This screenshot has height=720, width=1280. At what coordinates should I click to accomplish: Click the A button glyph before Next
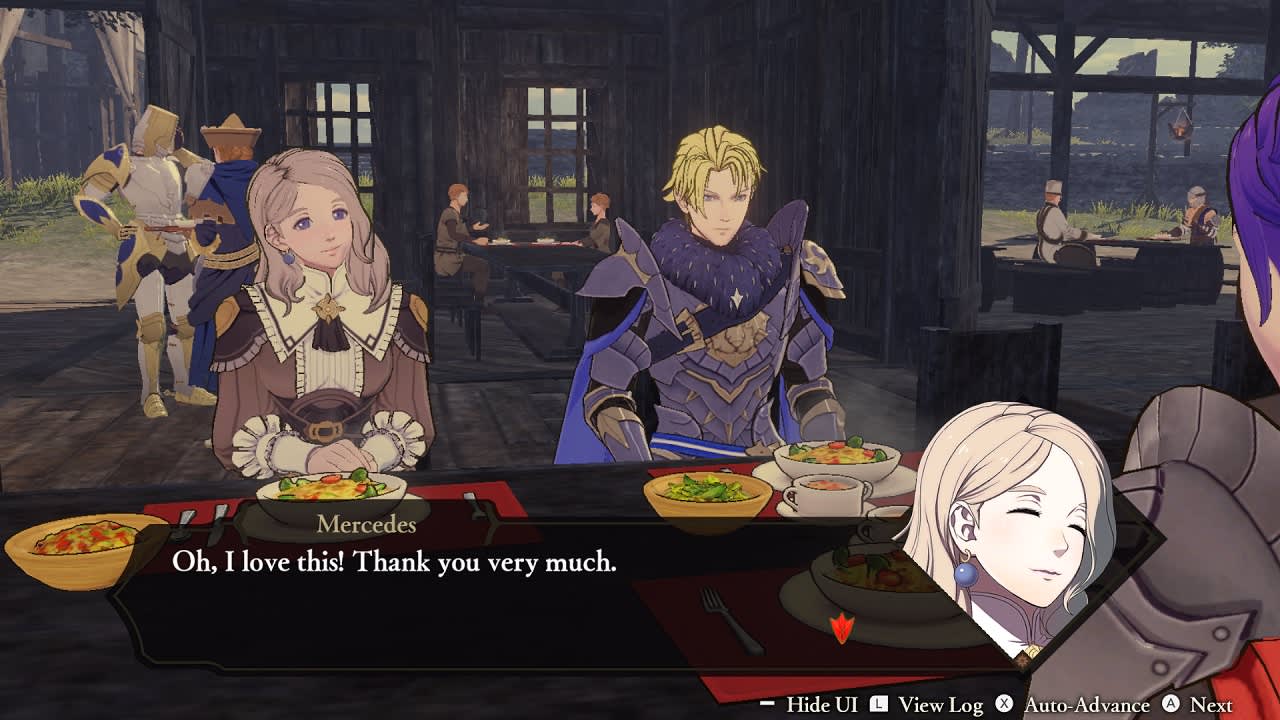click(x=1172, y=703)
